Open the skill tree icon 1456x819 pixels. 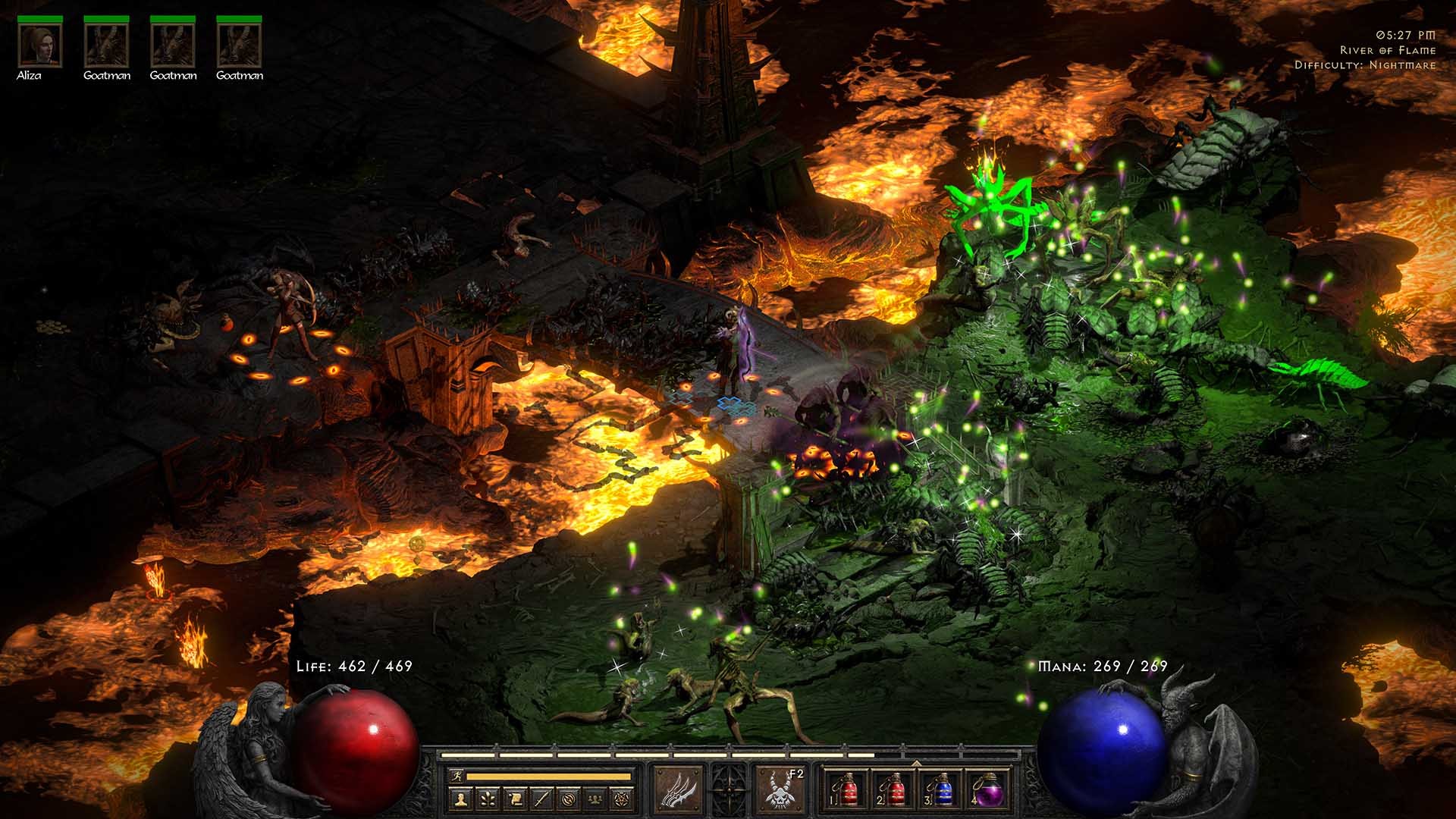pyautogui.click(x=488, y=799)
